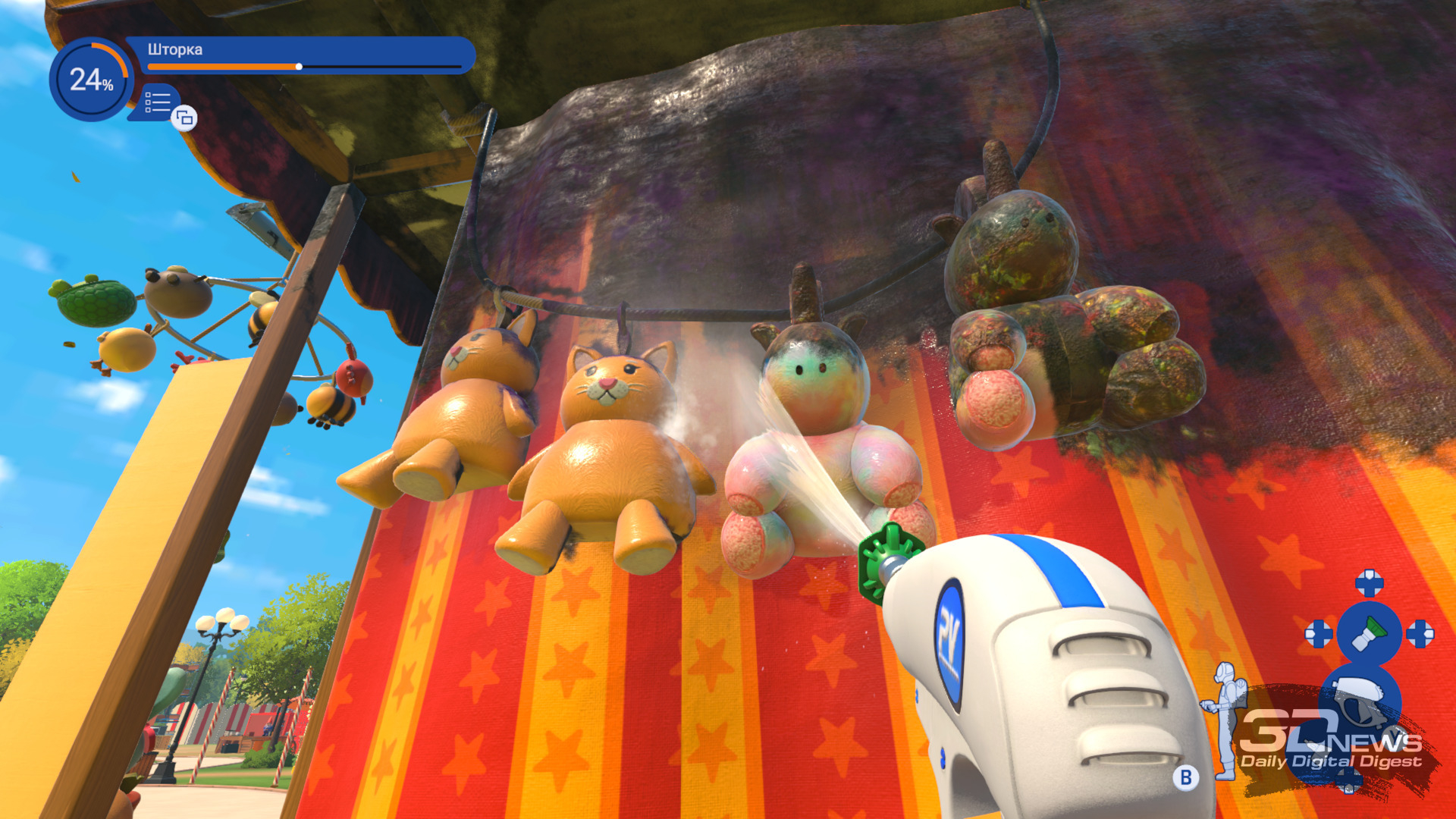Toggle the standing character stance icon
This screenshot has width=1456, height=819.
pos(1223,717)
